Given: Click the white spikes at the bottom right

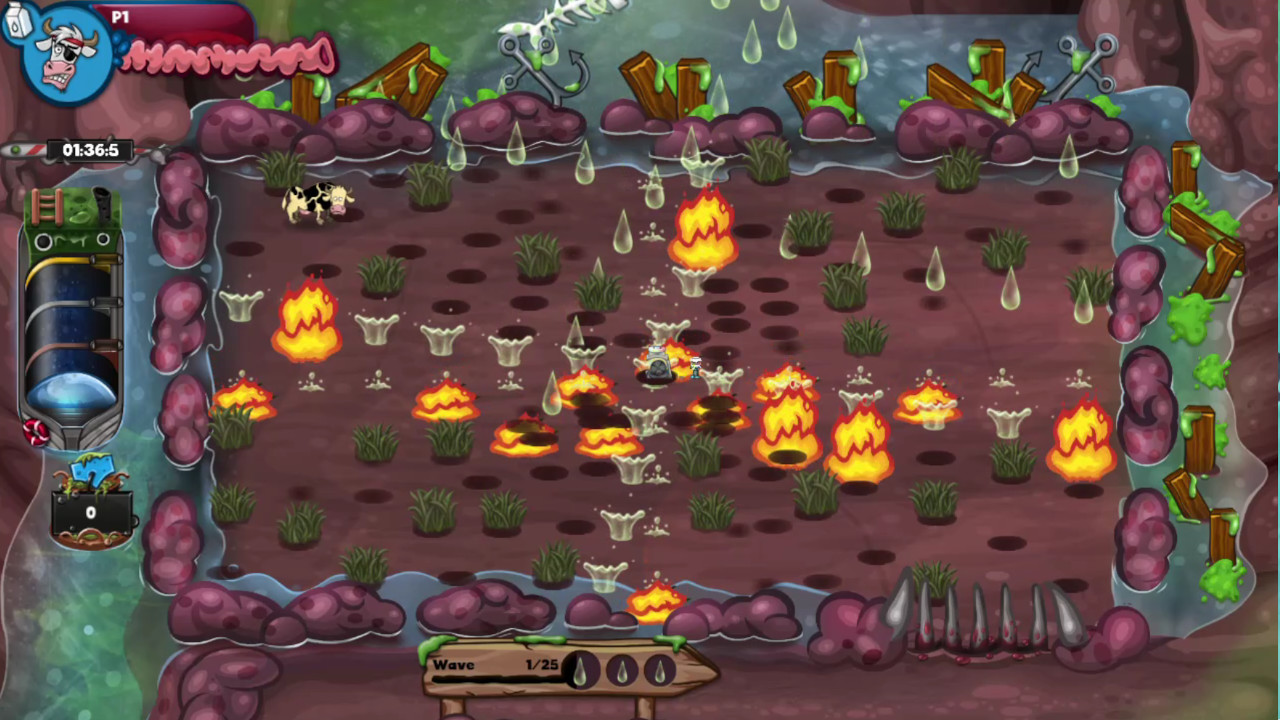Looking at the screenshot, I should point(965,615).
